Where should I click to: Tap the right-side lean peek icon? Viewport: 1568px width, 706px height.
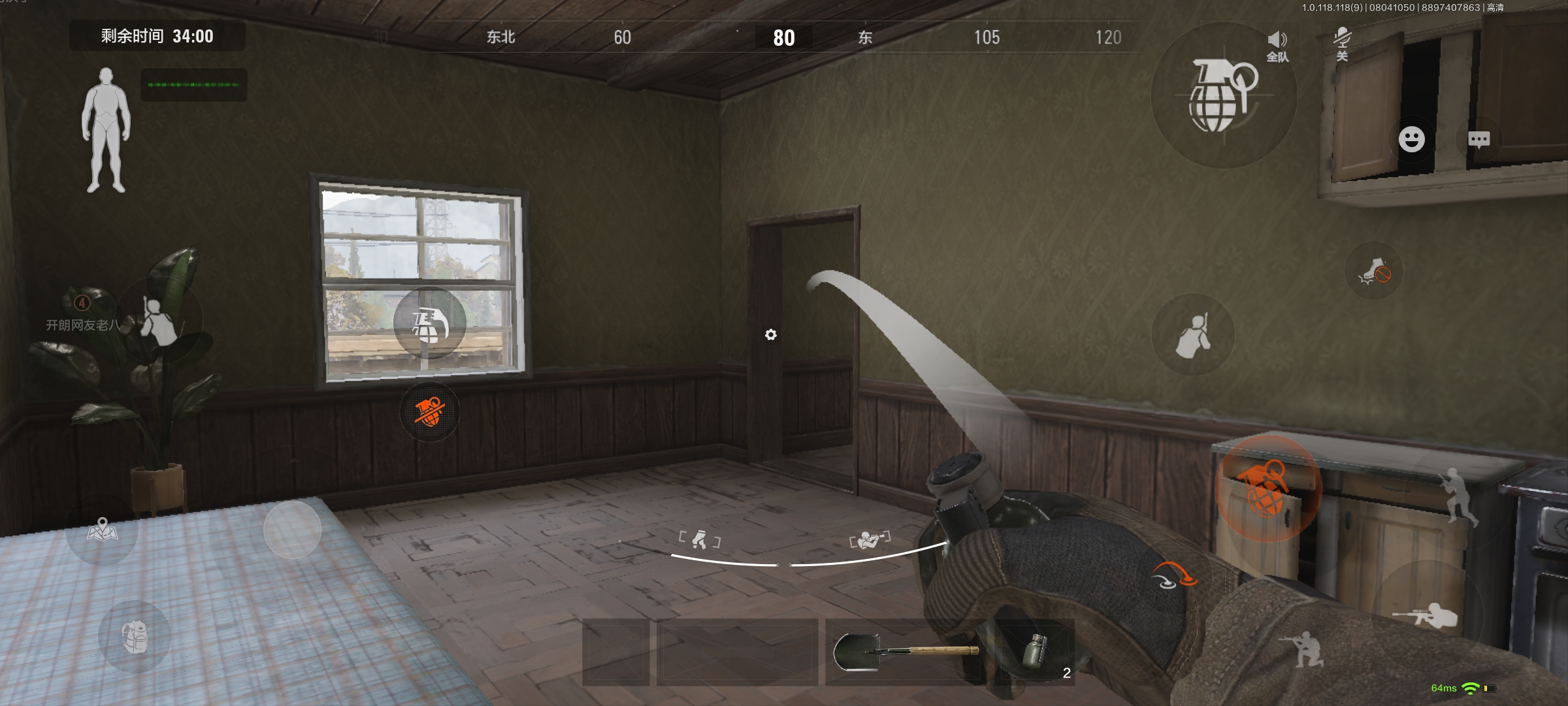1192,335
